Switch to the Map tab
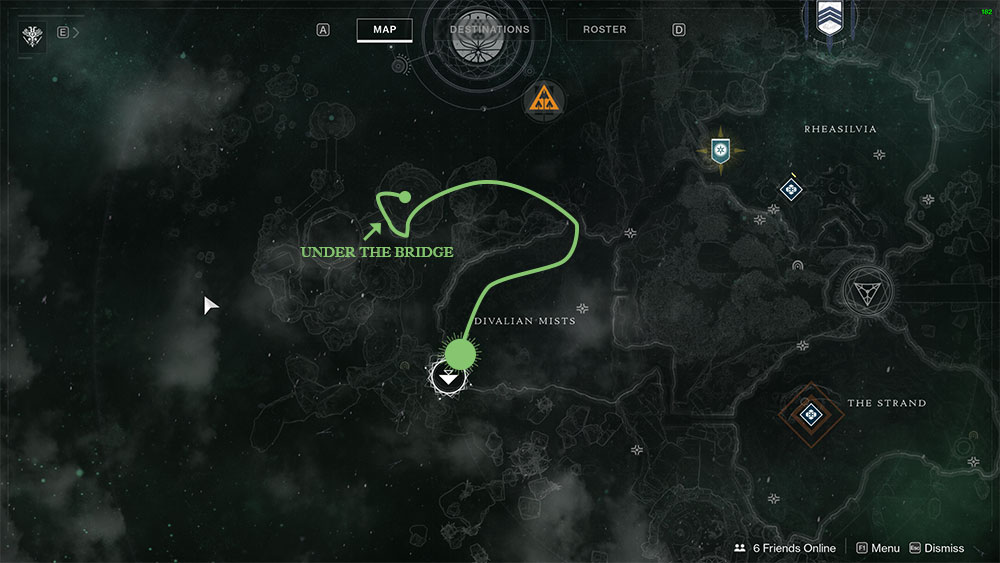This screenshot has width=1000, height=563. 384,30
